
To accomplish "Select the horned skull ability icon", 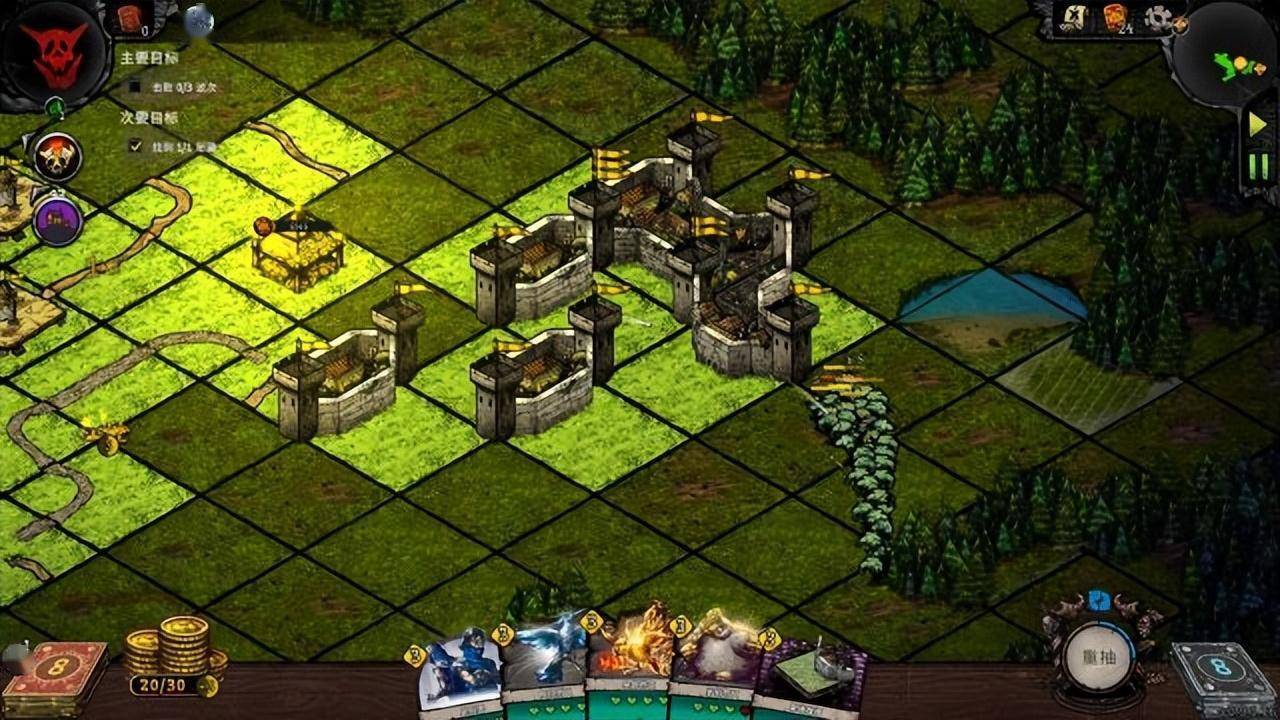I will tap(58, 156).
